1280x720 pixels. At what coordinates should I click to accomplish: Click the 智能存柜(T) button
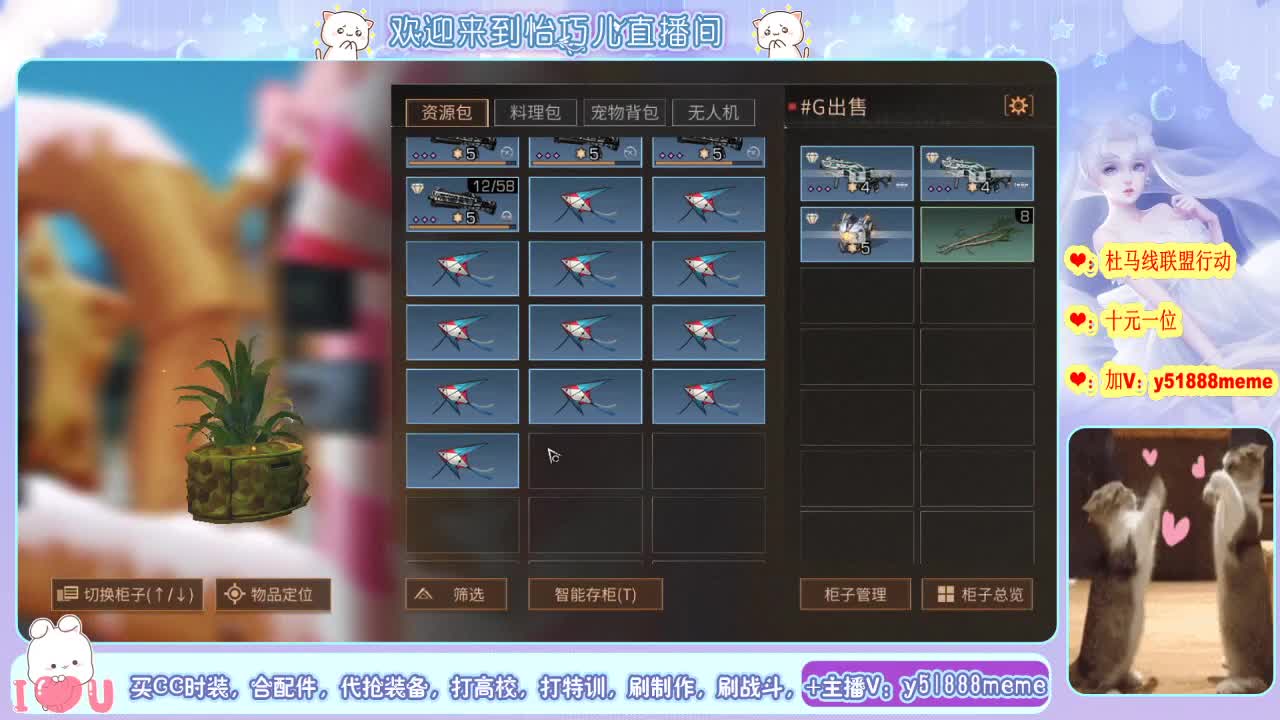(x=595, y=593)
